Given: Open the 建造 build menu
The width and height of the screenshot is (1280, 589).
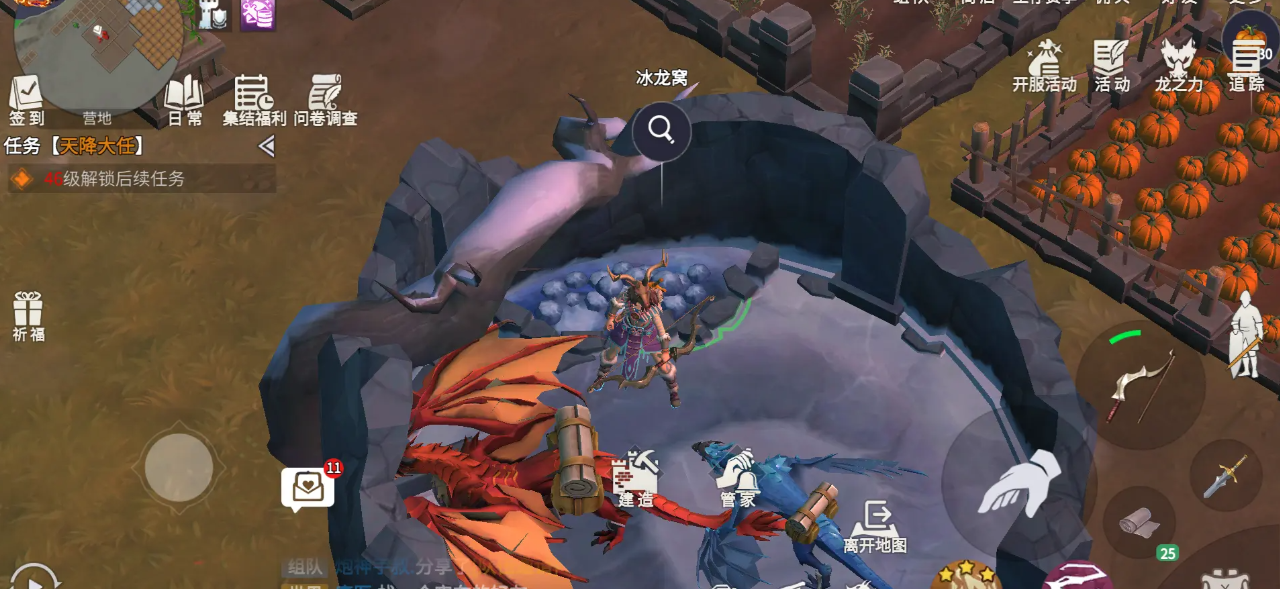Looking at the screenshot, I should pos(636,477).
